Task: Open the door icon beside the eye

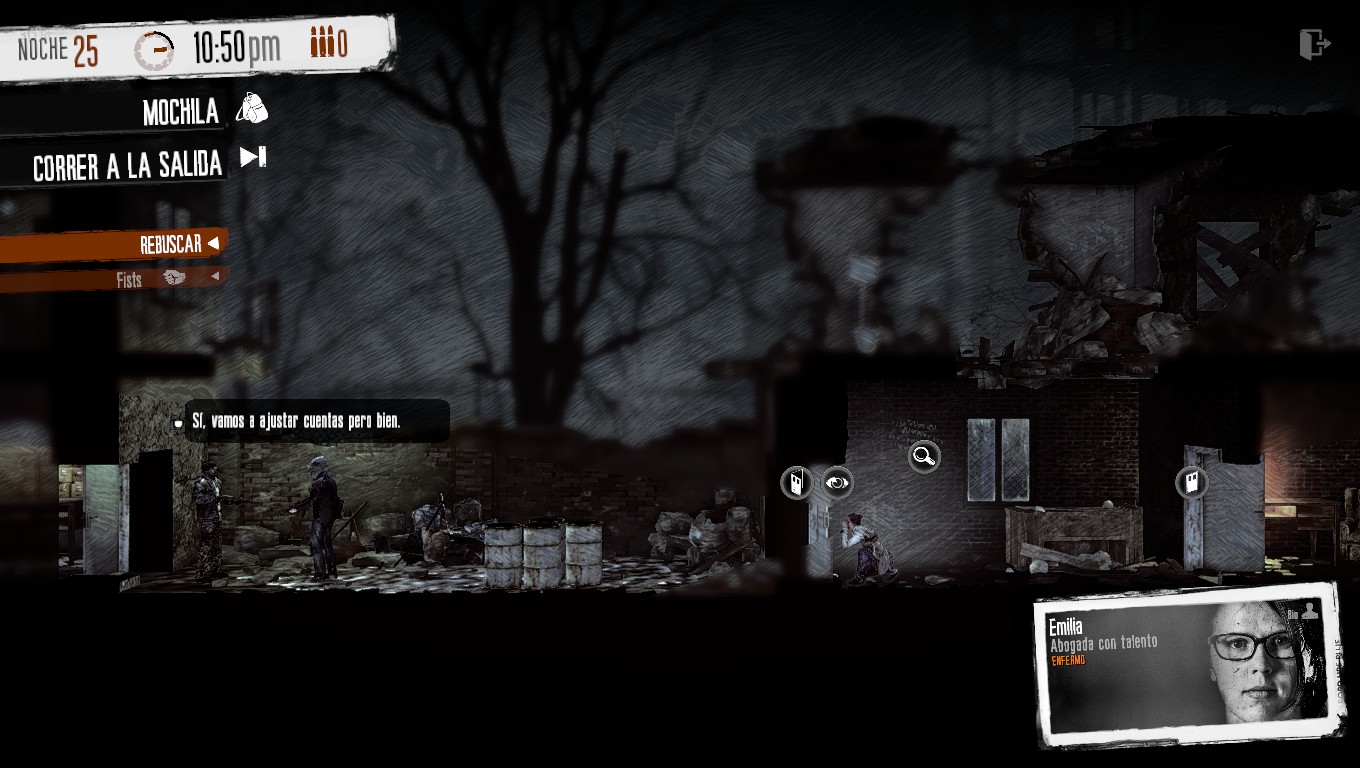Action: (x=796, y=483)
